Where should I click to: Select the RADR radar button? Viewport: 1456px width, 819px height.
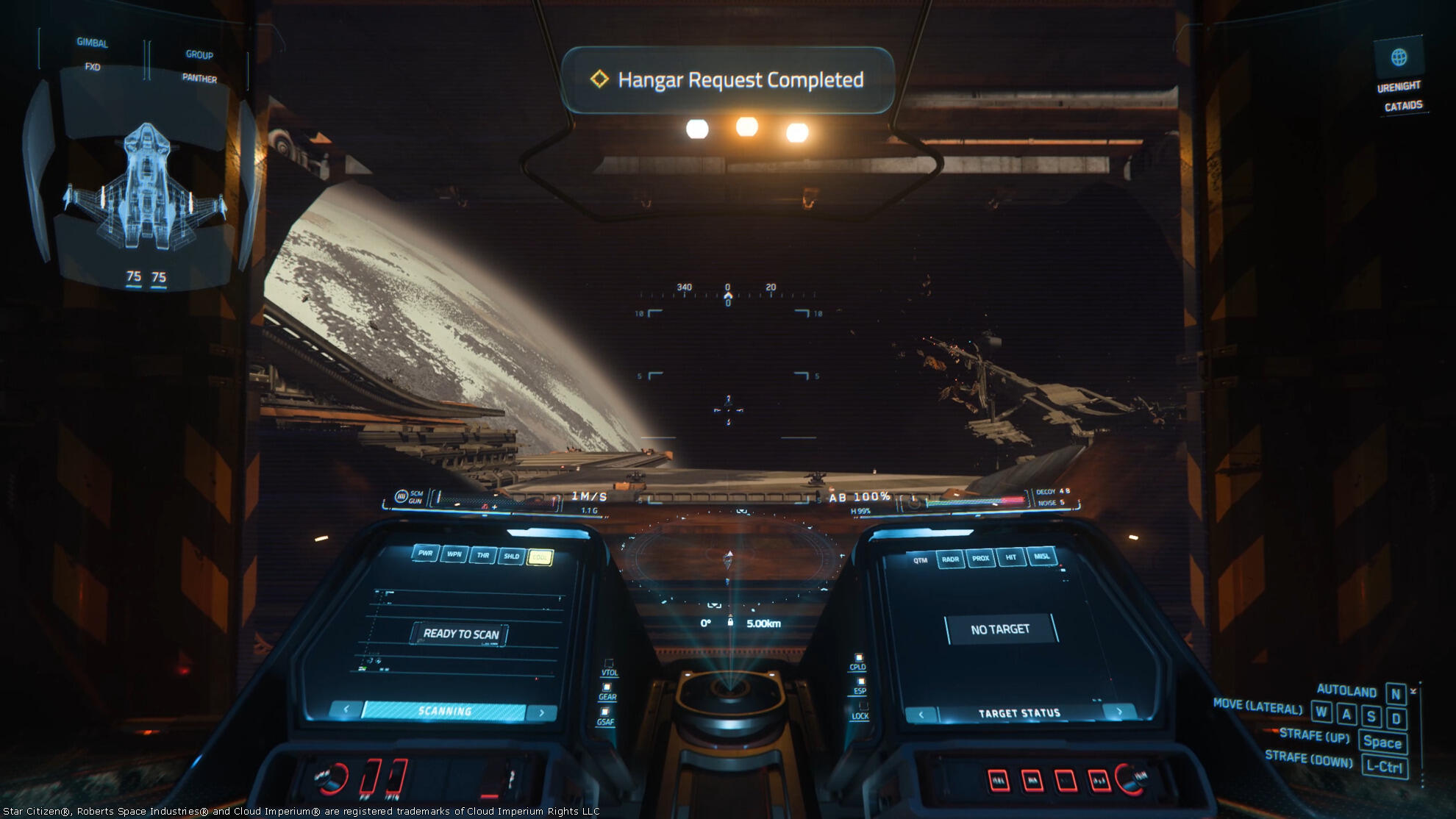pos(950,559)
